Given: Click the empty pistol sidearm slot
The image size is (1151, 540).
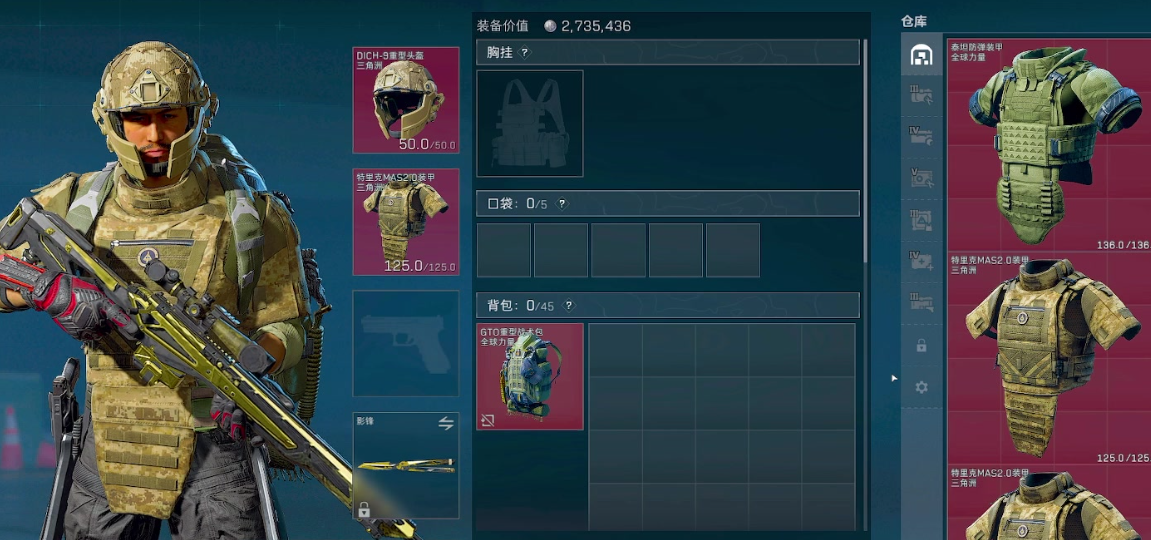Looking at the screenshot, I should click(x=406, y=343).
